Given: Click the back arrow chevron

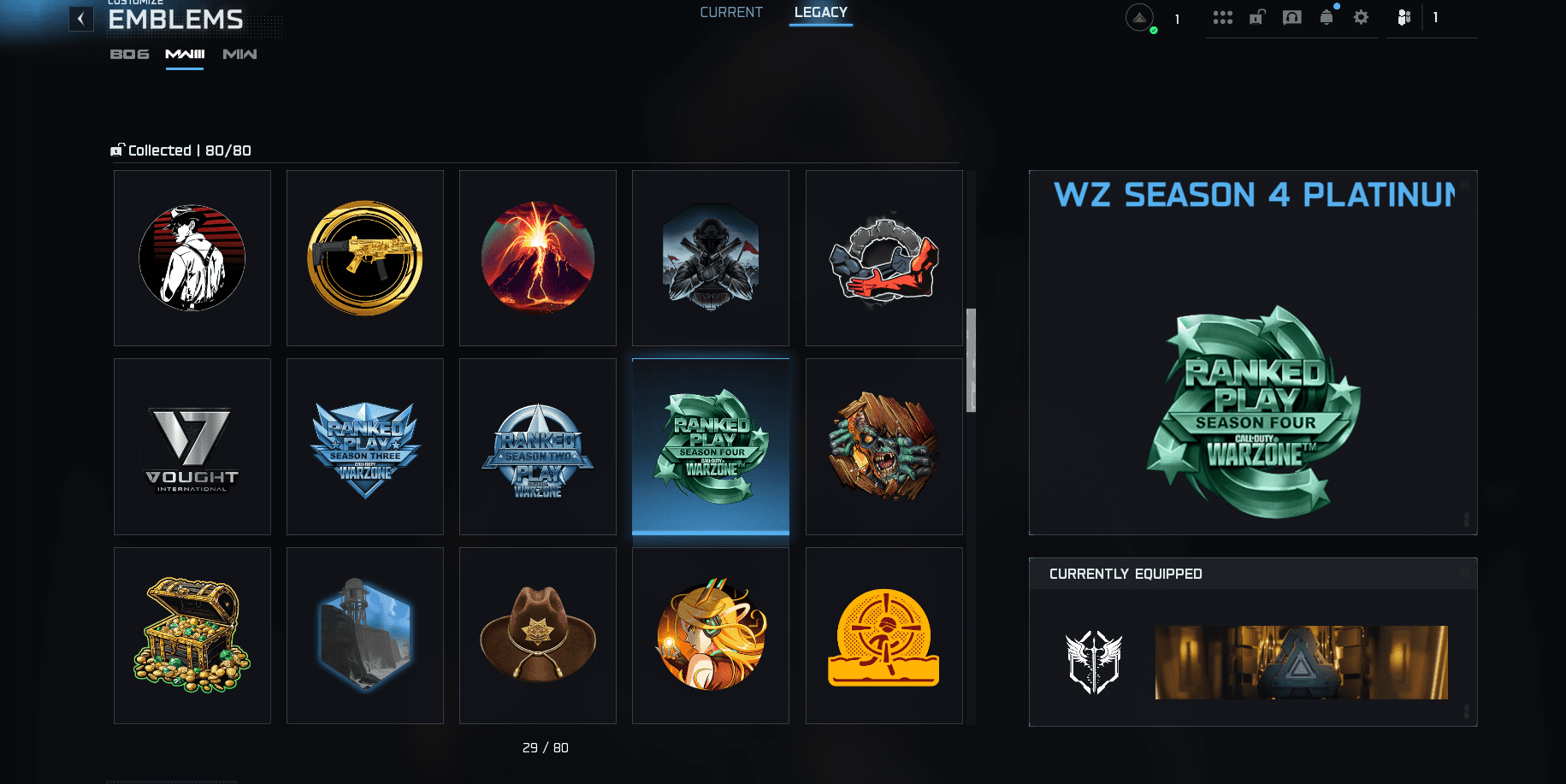Looking at the screenshot, I should [x=81, y=19].
